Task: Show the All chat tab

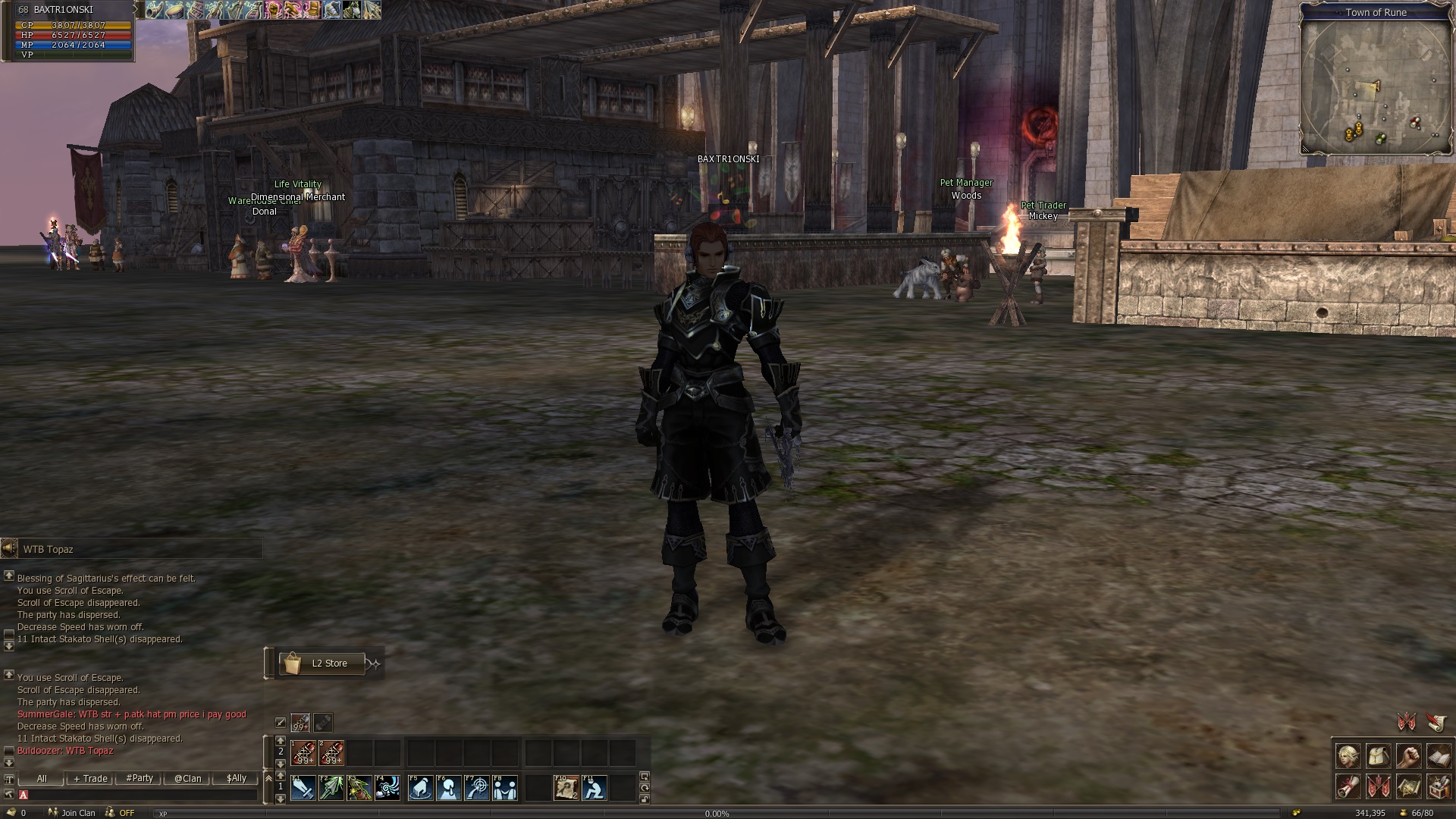Action: coord(42,779)
